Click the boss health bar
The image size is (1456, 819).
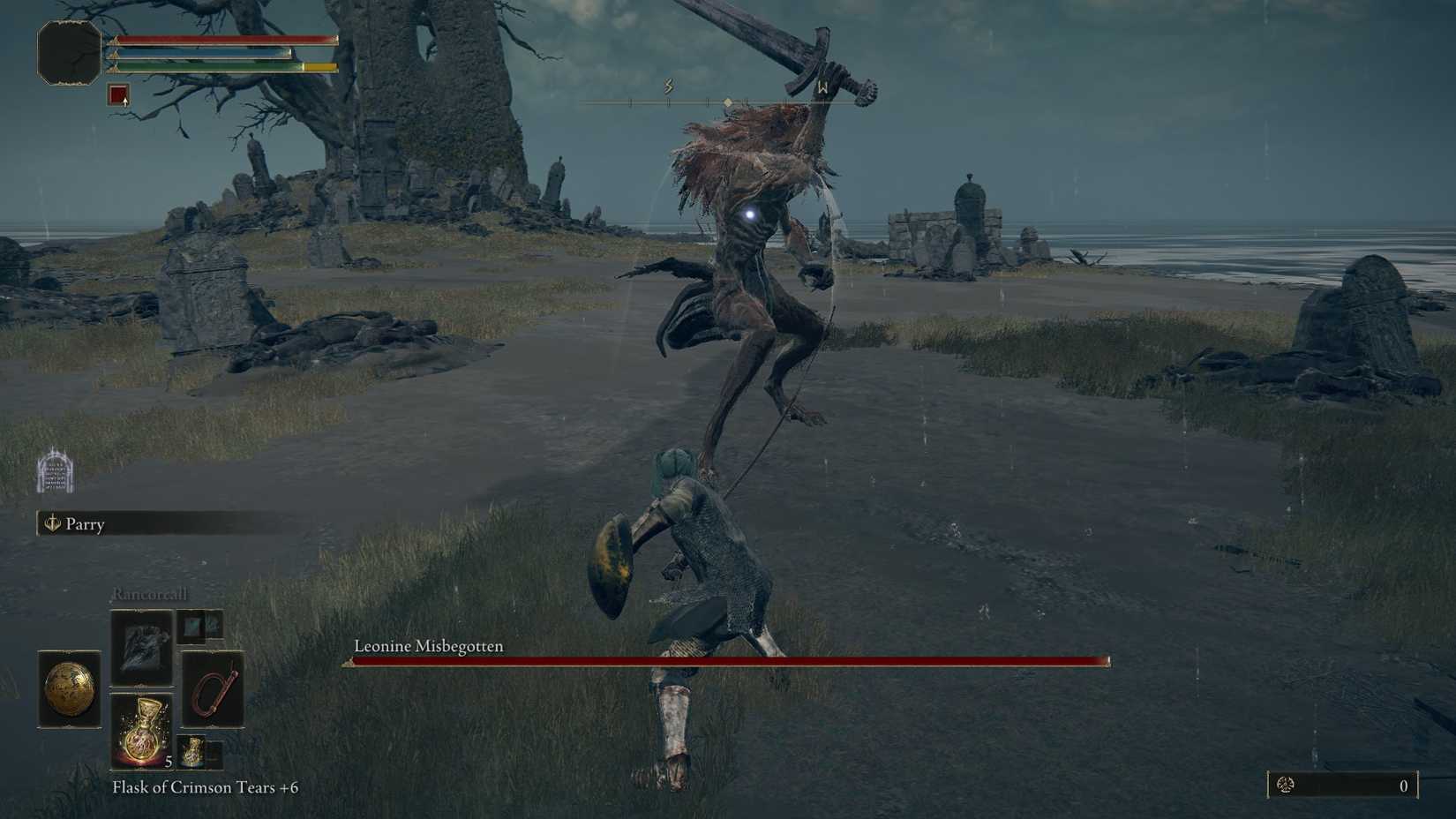coord(724,660)
